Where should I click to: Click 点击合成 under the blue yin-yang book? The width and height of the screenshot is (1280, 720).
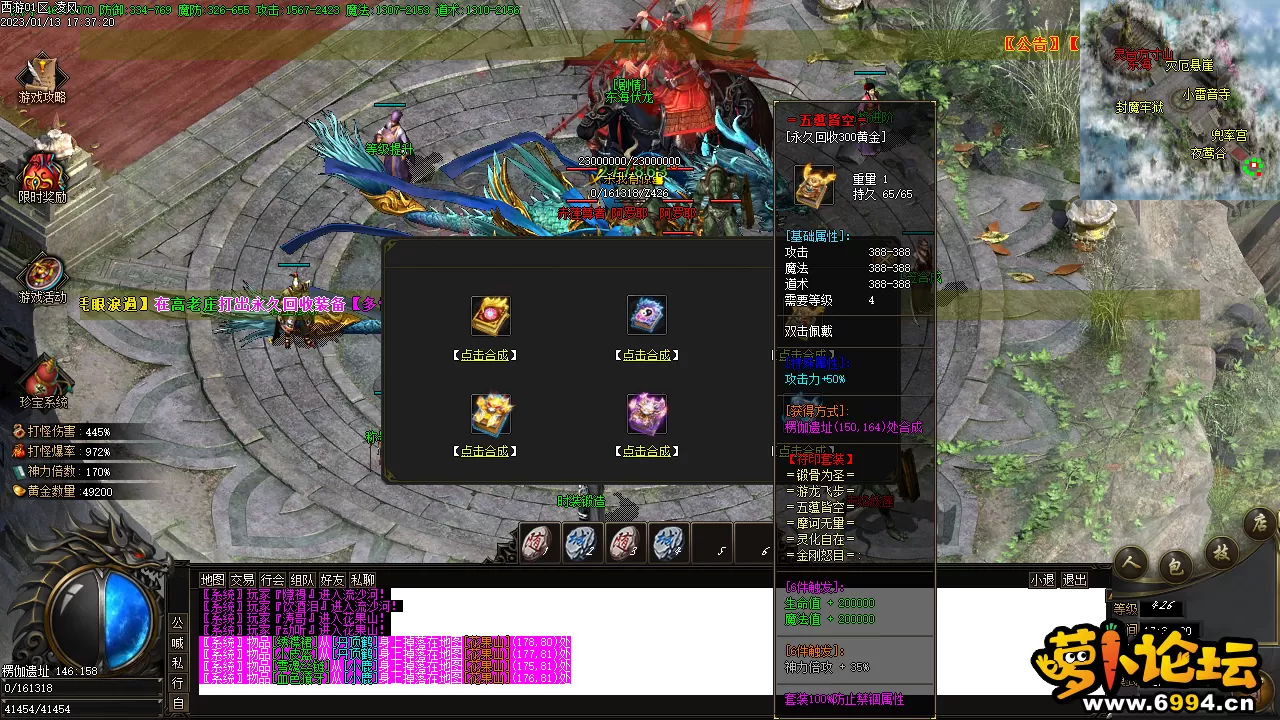(x=647, y=355)
